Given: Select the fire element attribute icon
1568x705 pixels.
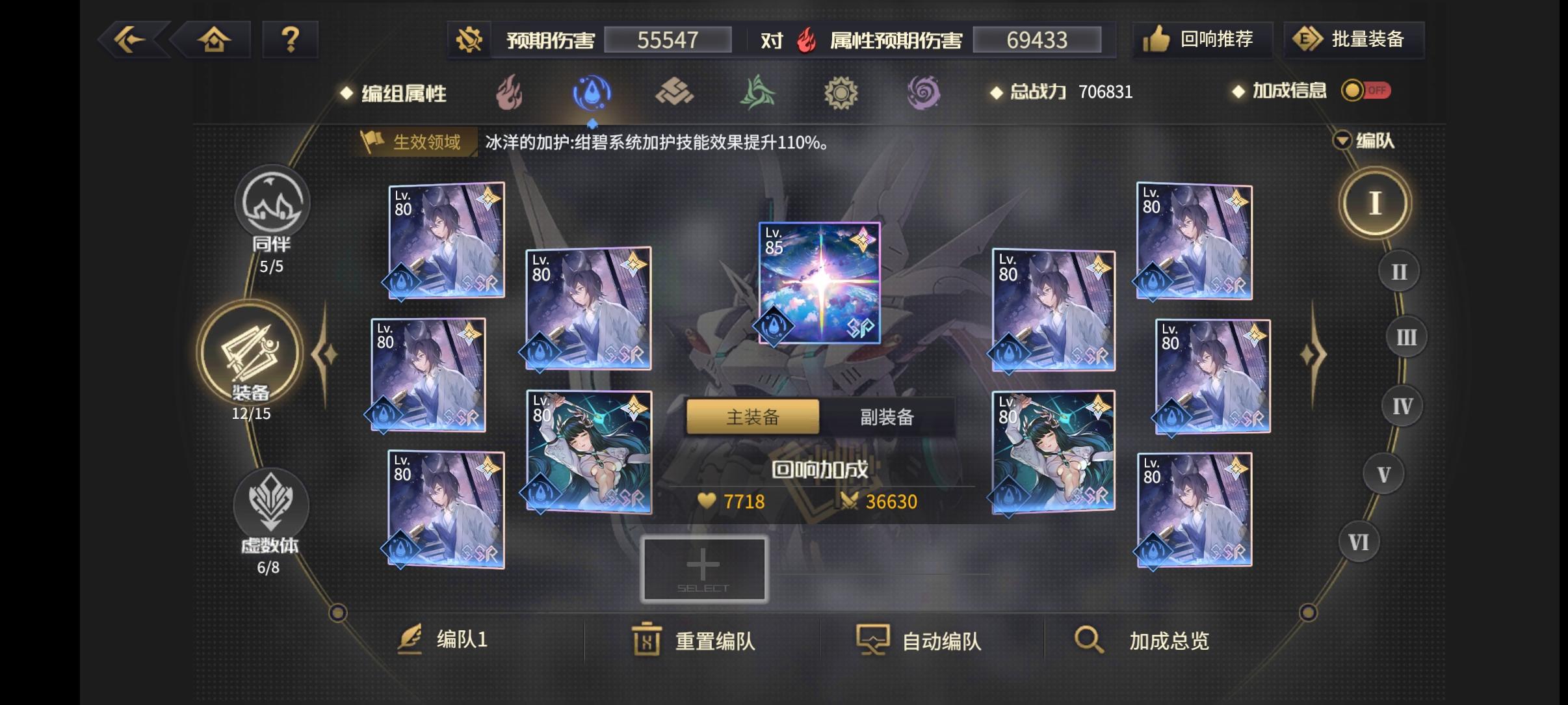Looking at the screenshot, I should [508, 93].
